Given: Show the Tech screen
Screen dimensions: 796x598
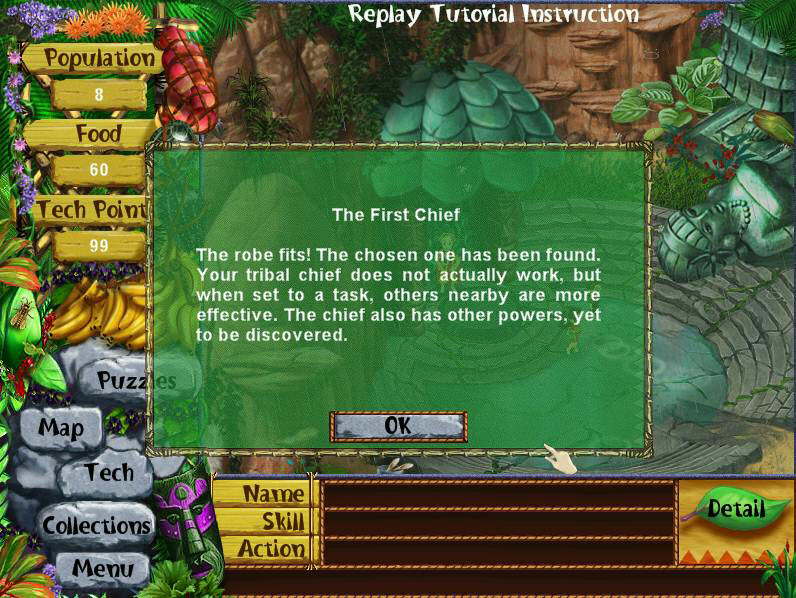Looking at the screenshot, I should click(x=109, y=473).
